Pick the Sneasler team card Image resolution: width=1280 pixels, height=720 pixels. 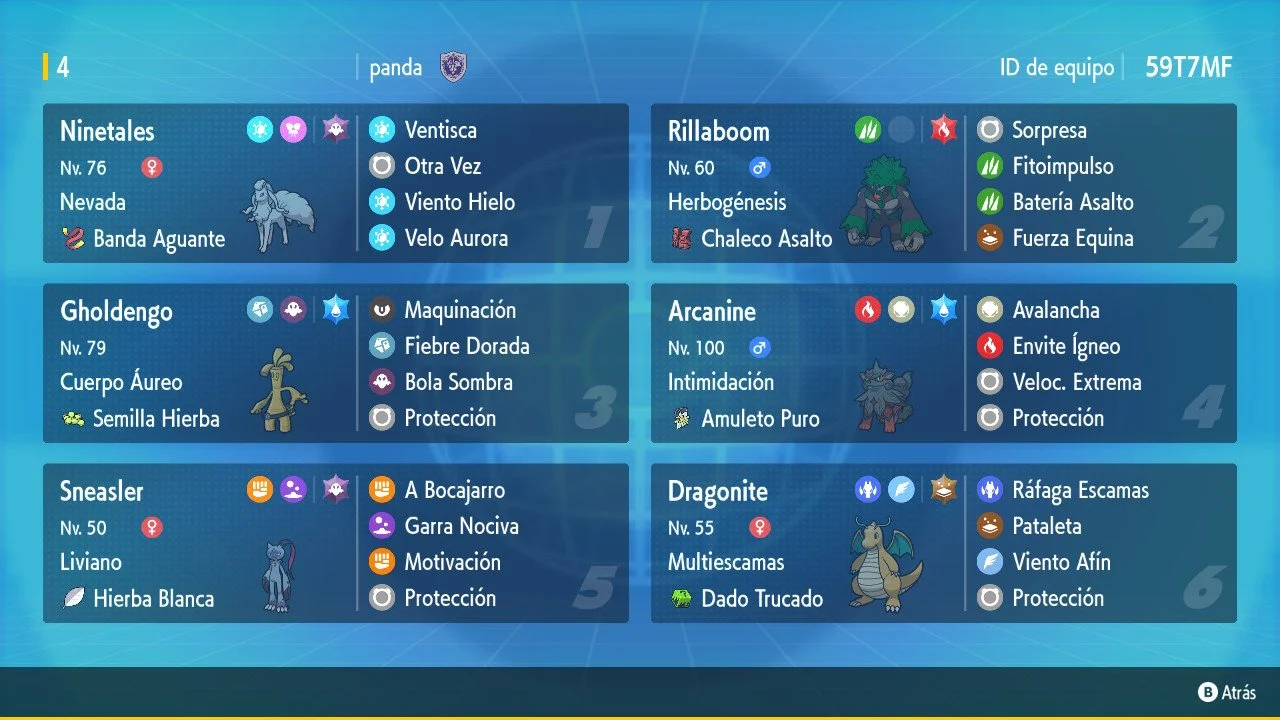coord(336,544)
